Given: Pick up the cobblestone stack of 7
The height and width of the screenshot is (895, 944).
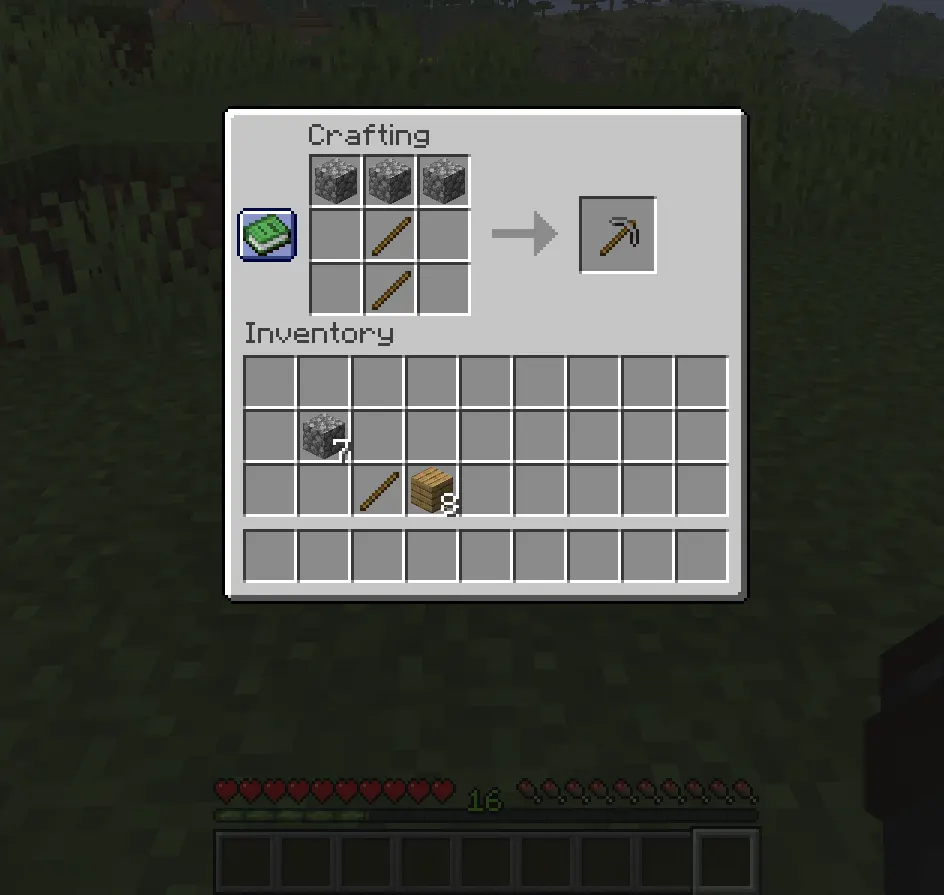Looking at the screenshot, I should pos(324,437).
